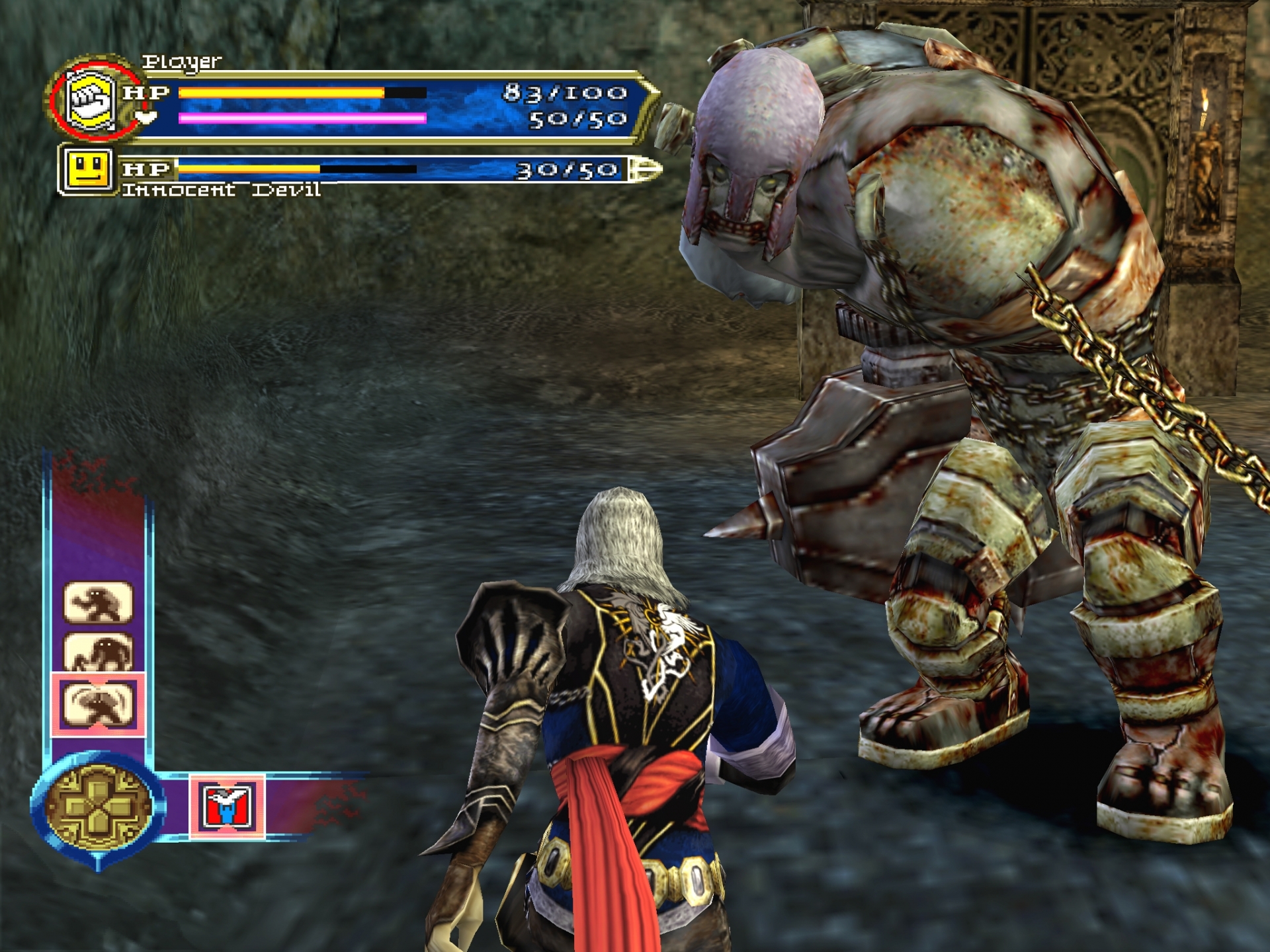This screenshot has width=1270, height=952.
Task: Select the punching golem ability icon
Action: tap(98, 602)
